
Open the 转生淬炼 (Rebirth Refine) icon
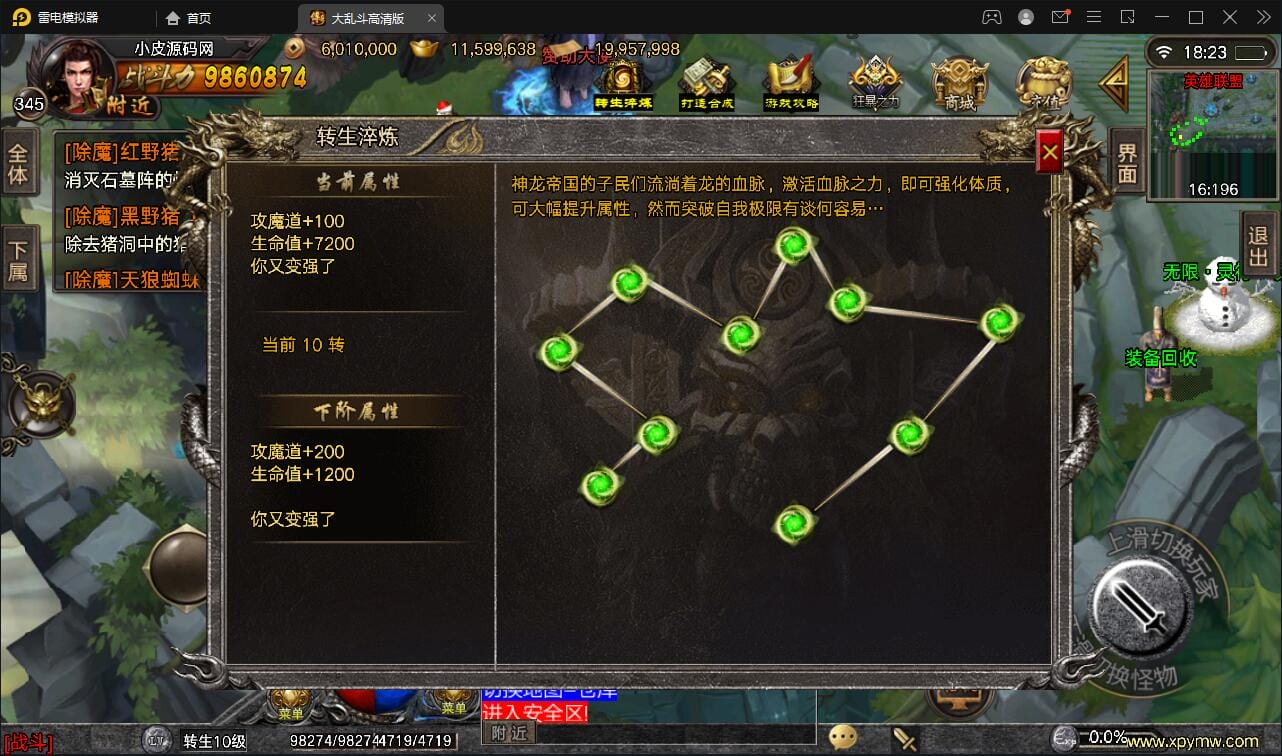point(621,80)
